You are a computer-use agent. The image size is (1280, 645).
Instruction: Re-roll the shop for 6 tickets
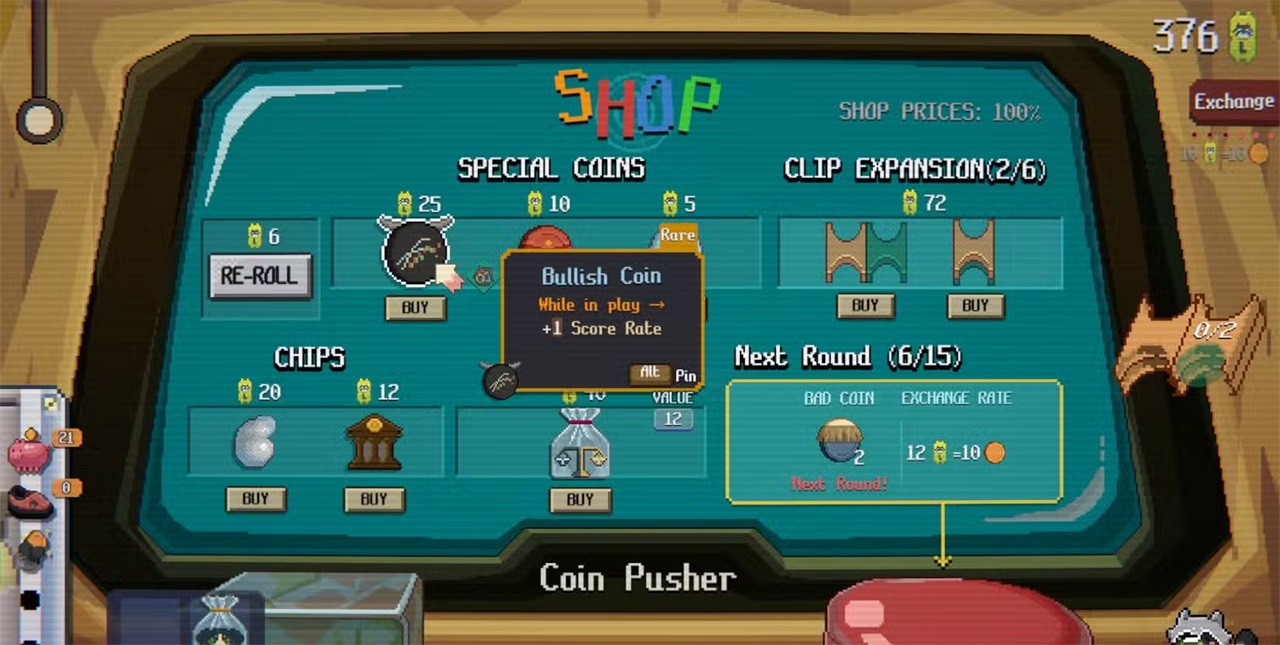click(x=260, y=275)
